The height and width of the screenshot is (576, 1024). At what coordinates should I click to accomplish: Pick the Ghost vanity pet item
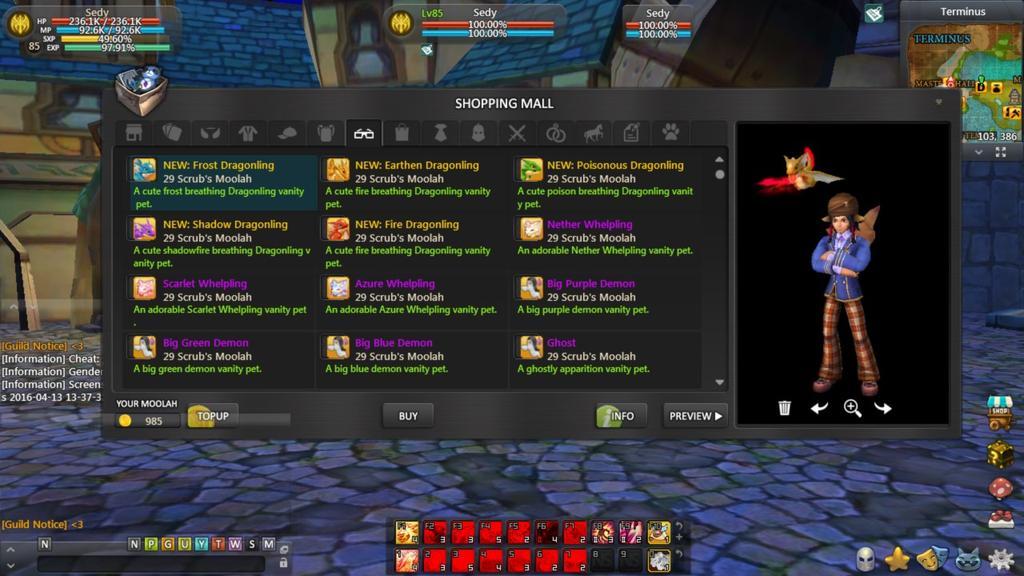(604, 356)
